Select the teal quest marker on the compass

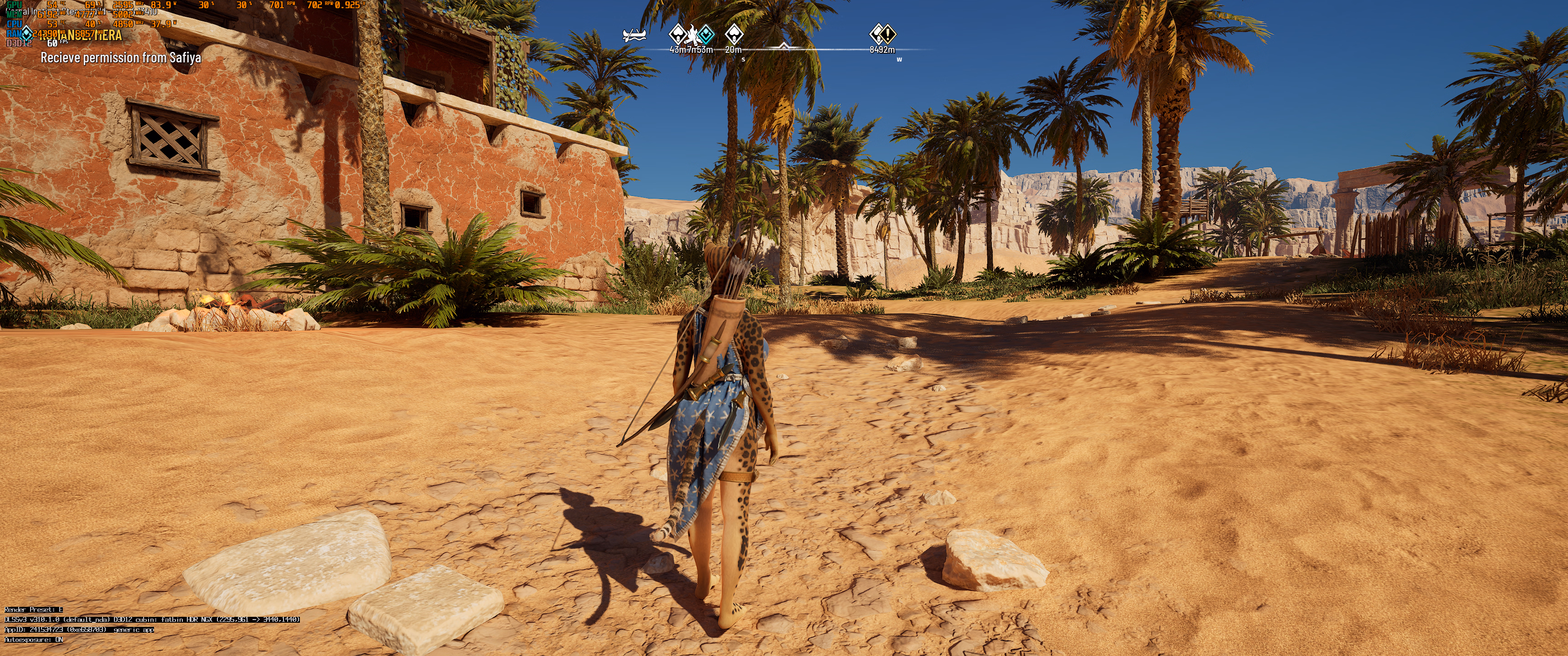pyautogui.click(x=706, y=33)
